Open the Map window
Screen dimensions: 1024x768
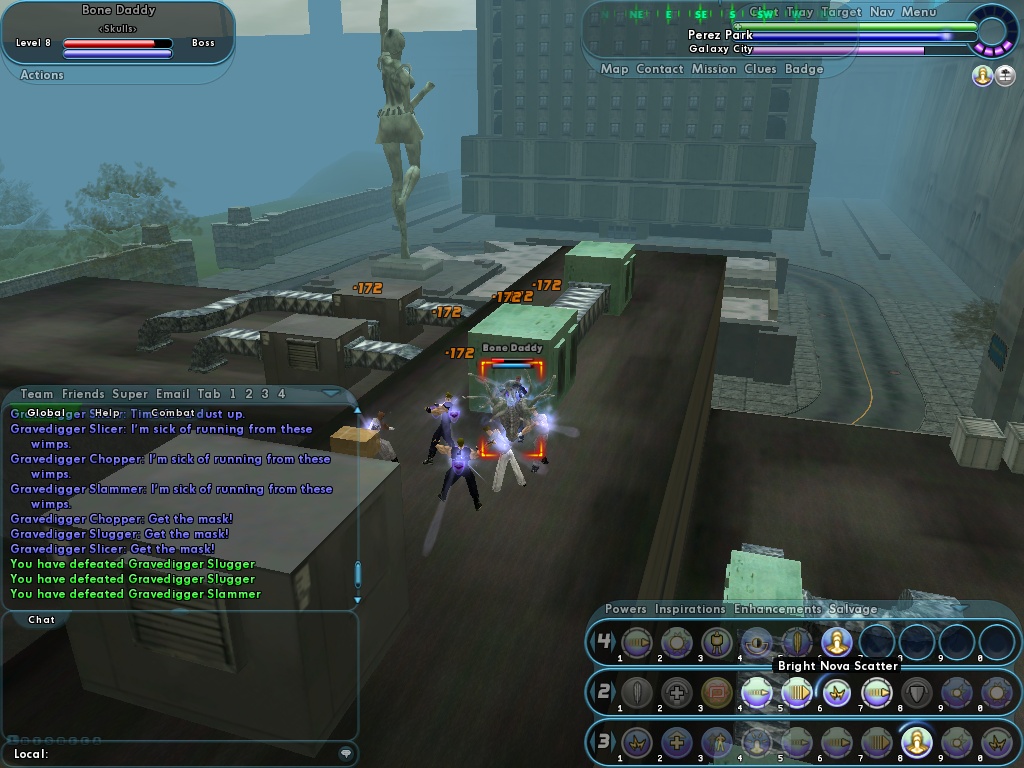click(614, 69)
